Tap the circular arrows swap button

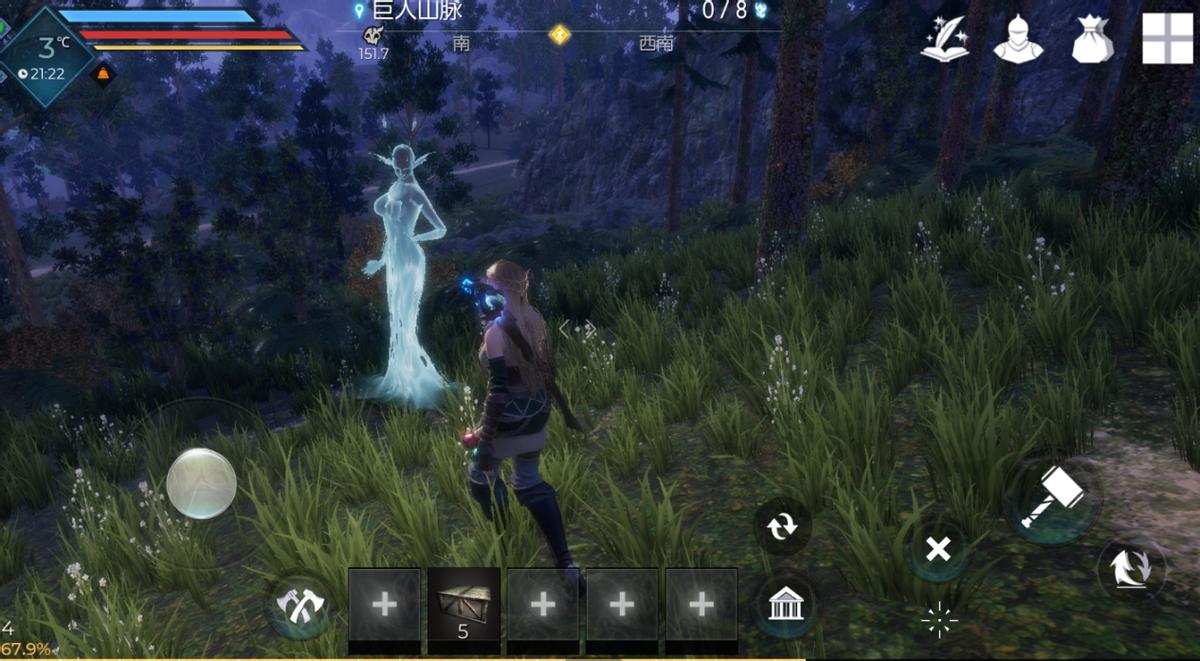[x=782, y=527]
